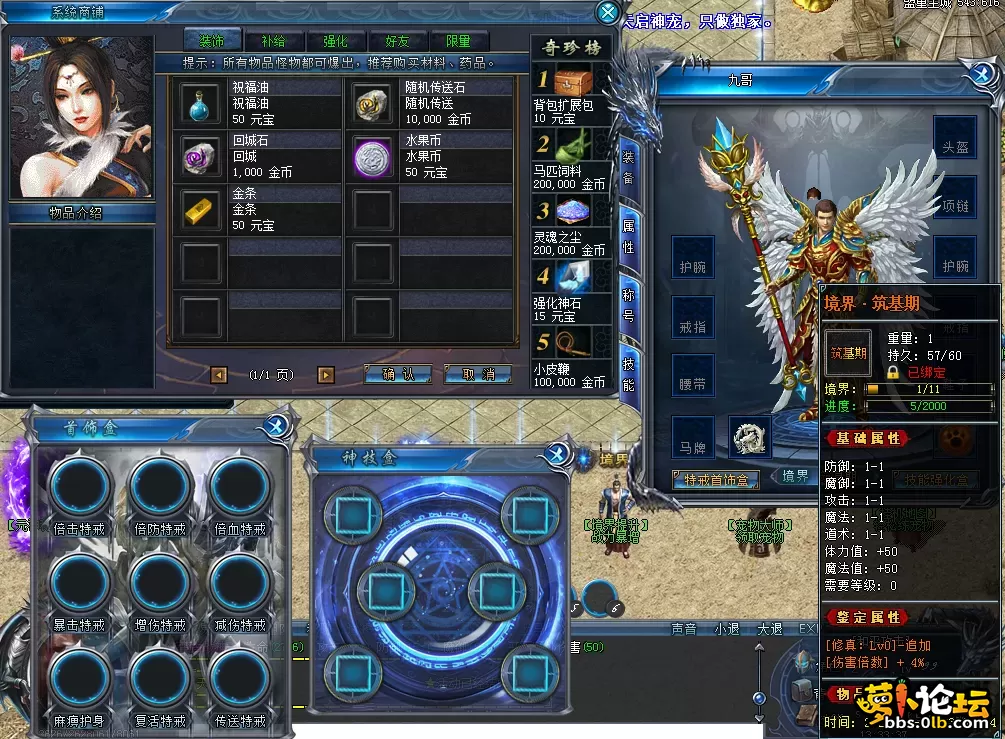1005x739 pixels.
Task: Select the 随机传送石 shop item
Action: (x=374, y=103)
